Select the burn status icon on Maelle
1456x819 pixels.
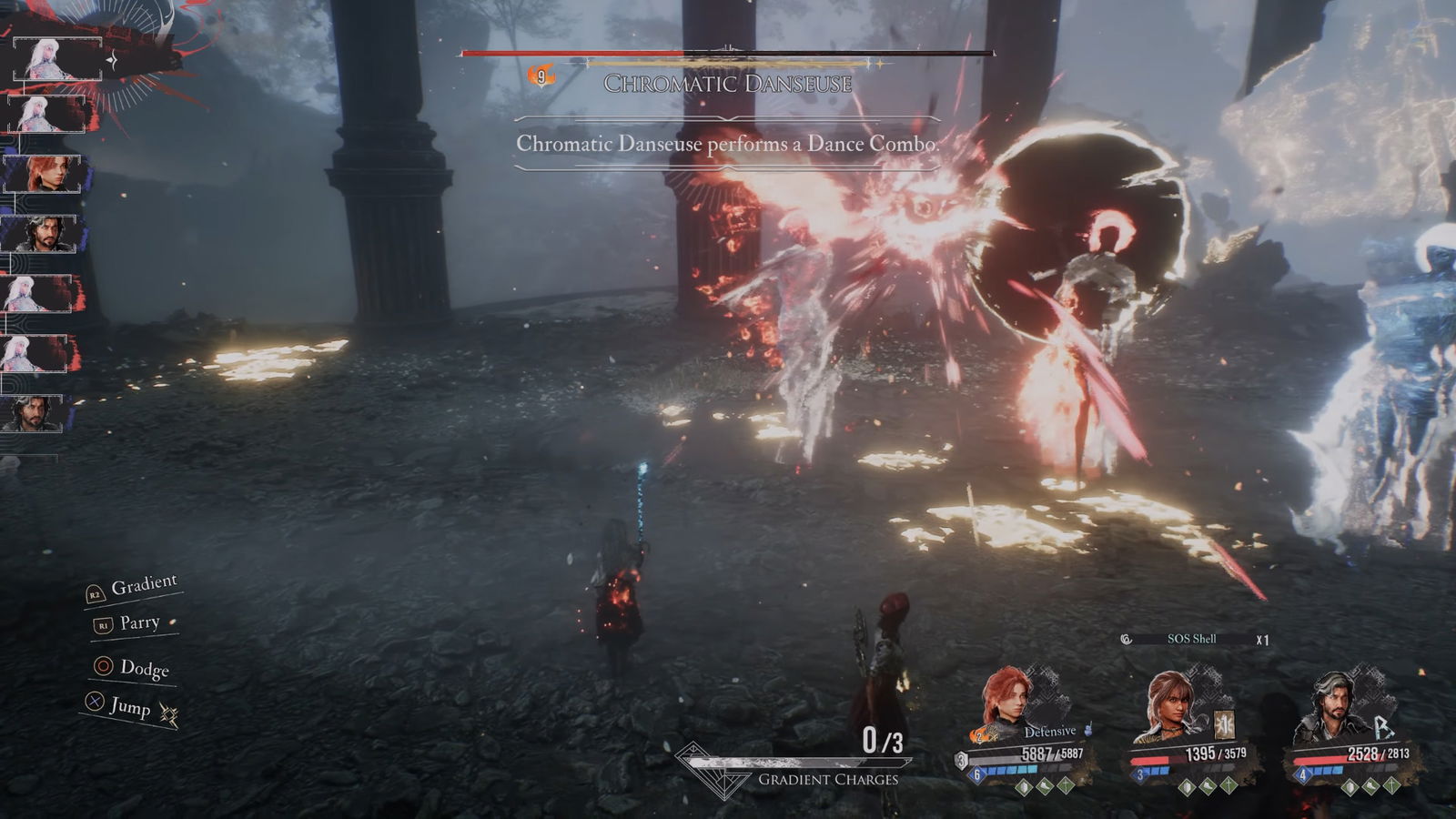977,736
